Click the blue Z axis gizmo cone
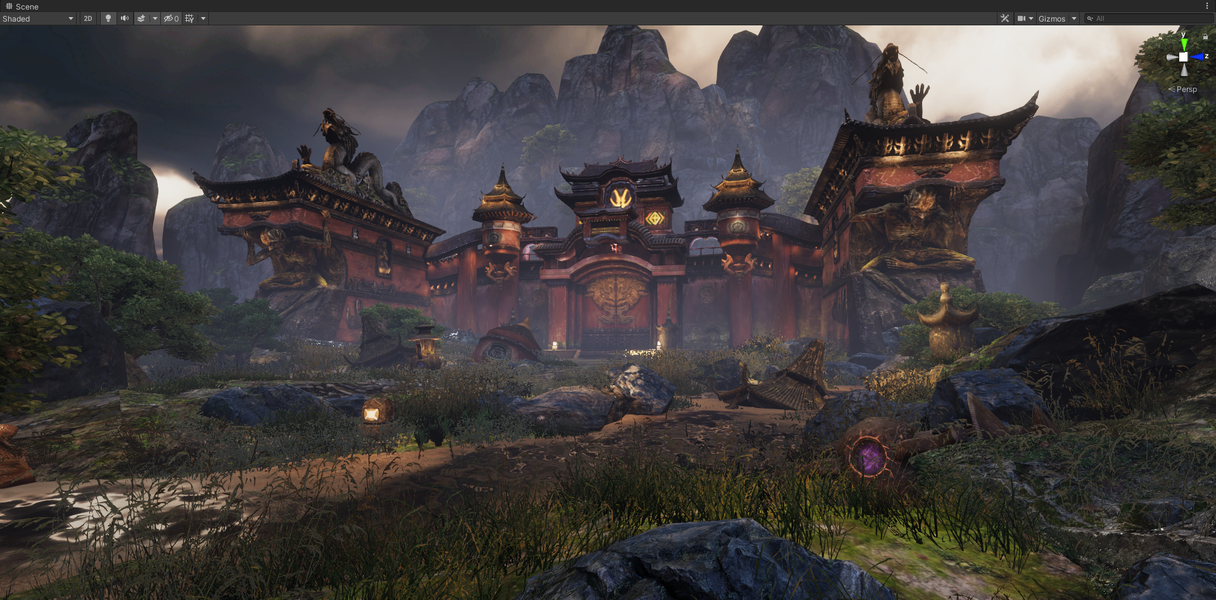Viewport: 1216px width, 600px height. 1198,57
